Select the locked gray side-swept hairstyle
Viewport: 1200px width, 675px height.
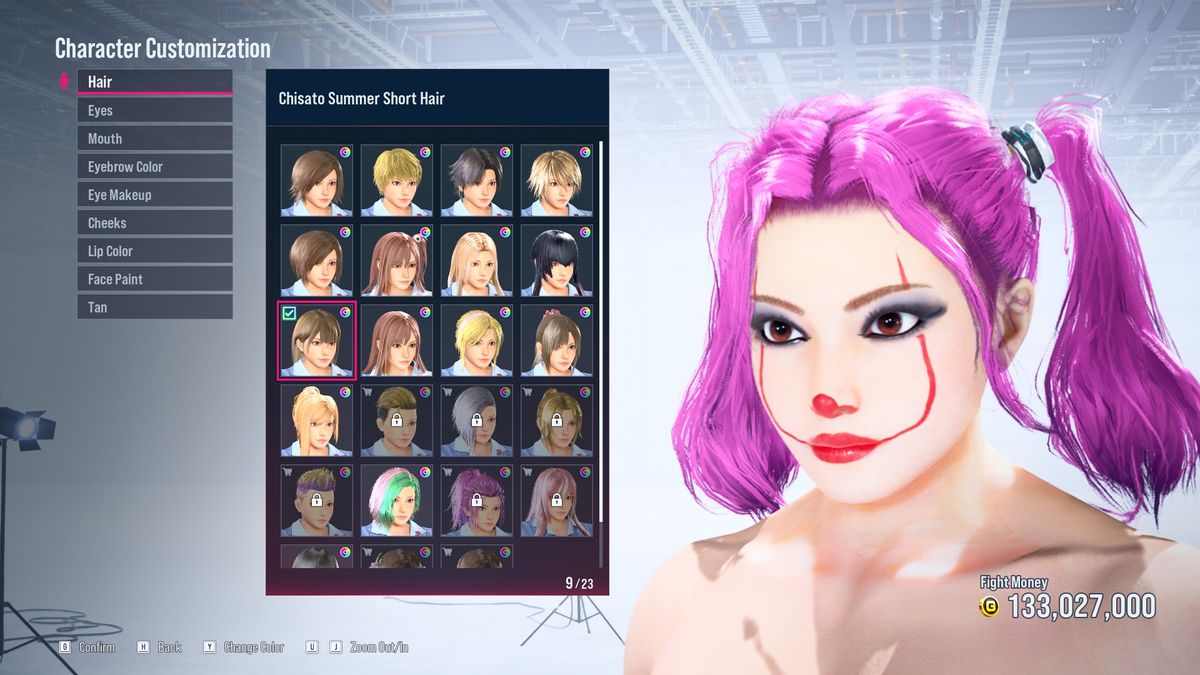pyautogui.click(x=476, y=421)
